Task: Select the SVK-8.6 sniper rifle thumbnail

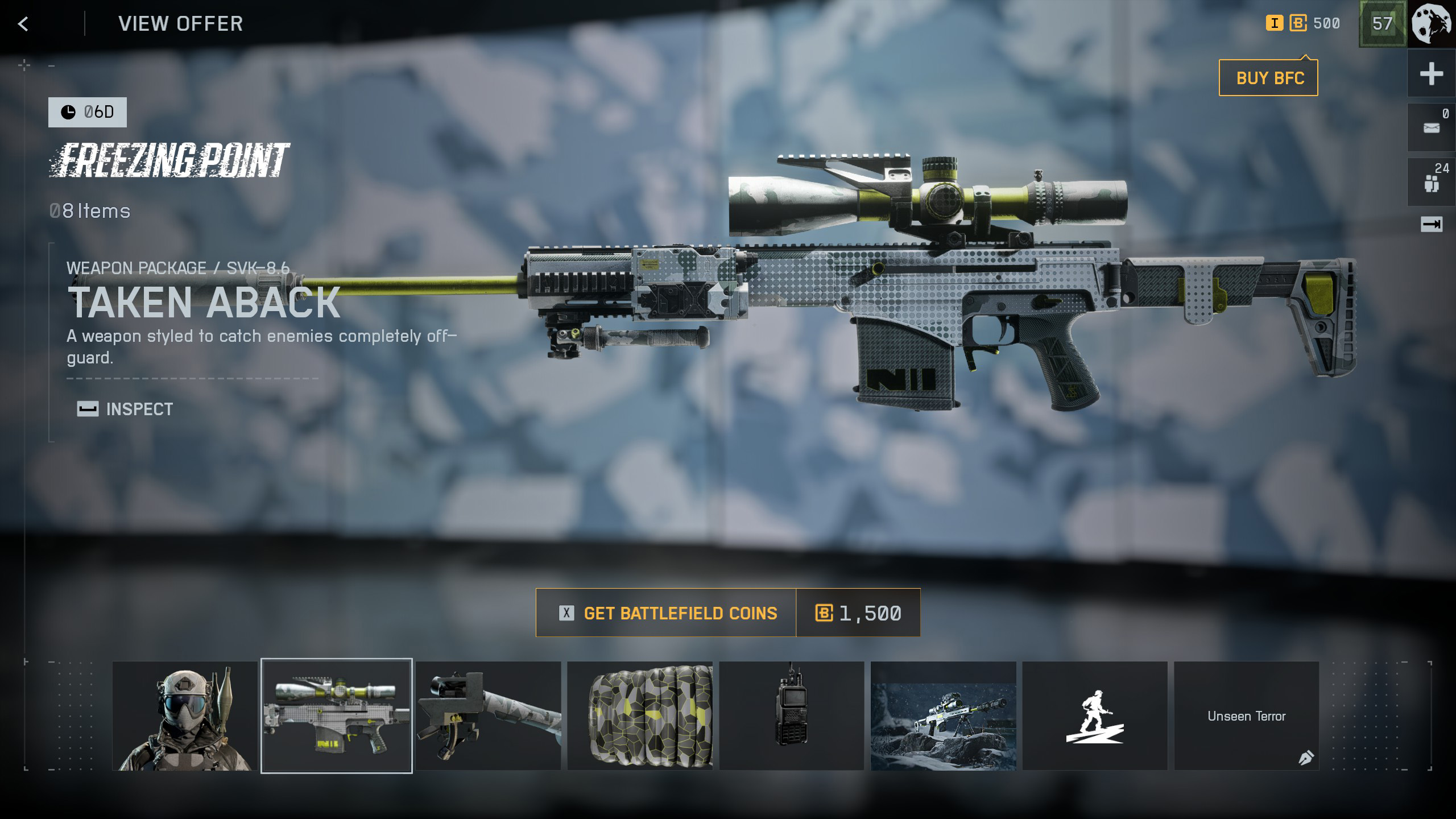Action: (x=337, y=715)
